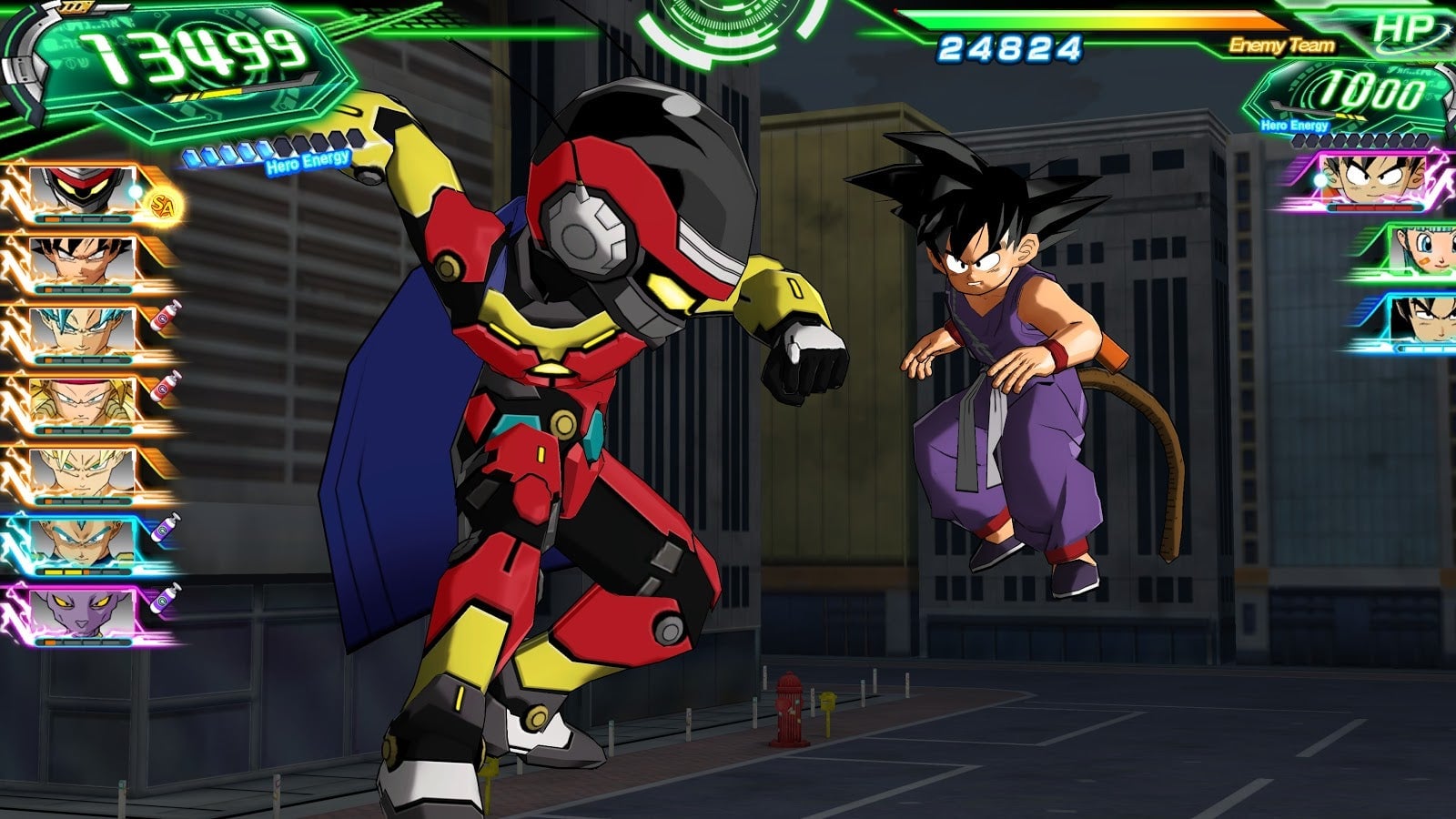
Task: Click the orange SA badge icon
Action: pos(163,204)
